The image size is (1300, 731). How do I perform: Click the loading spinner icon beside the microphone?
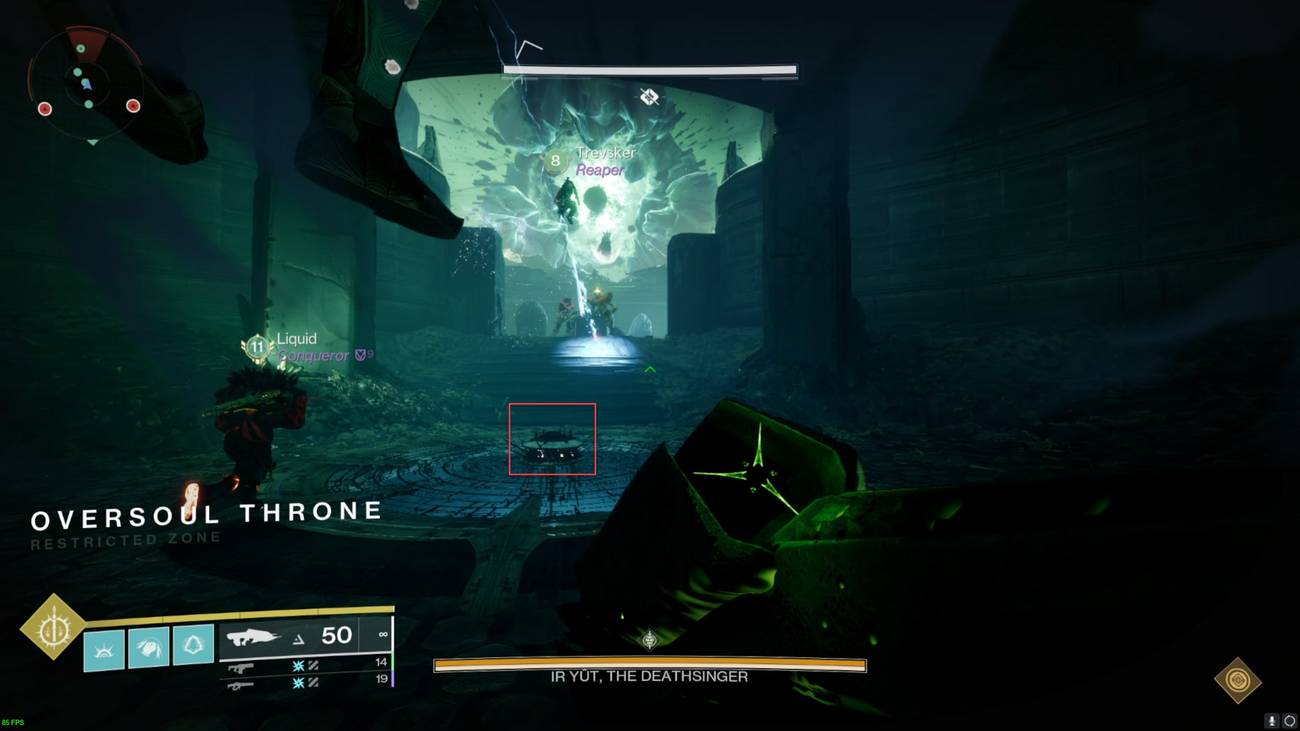coord(1290,720)
